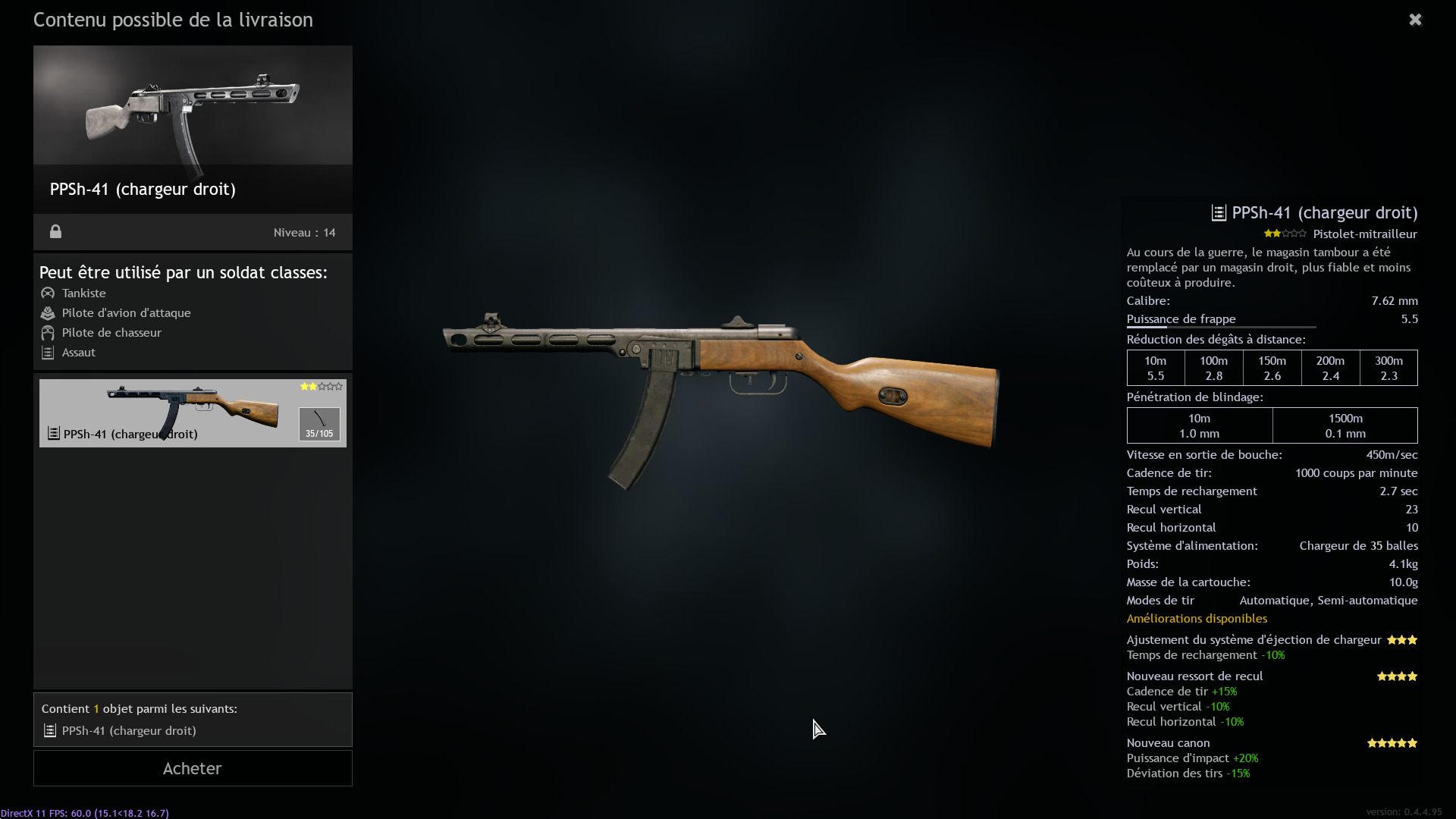Select the Tankiste class icon
1456x819 pixels.
pyautogui.click(x=48, y=293)
